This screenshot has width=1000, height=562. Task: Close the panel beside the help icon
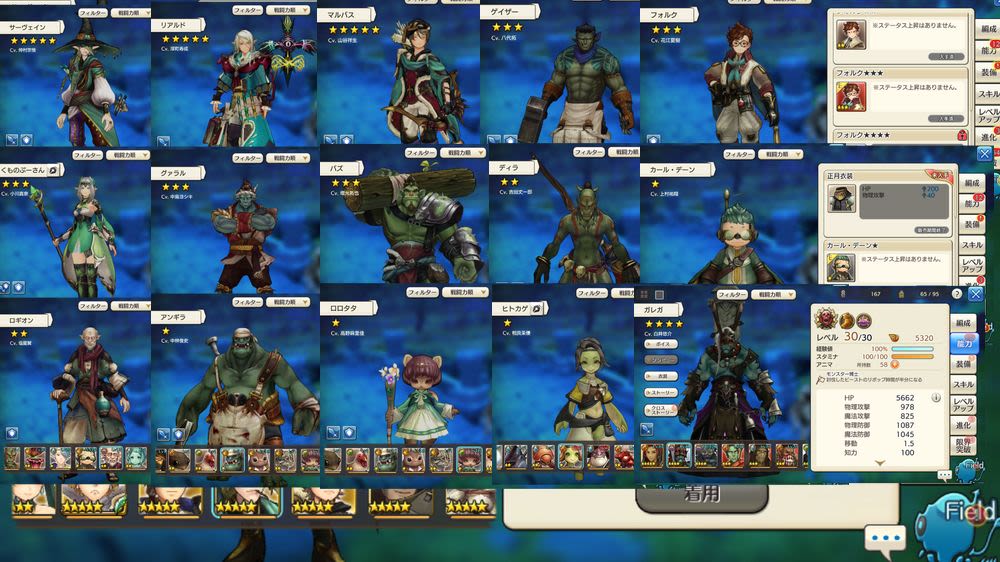click(976, 295)
